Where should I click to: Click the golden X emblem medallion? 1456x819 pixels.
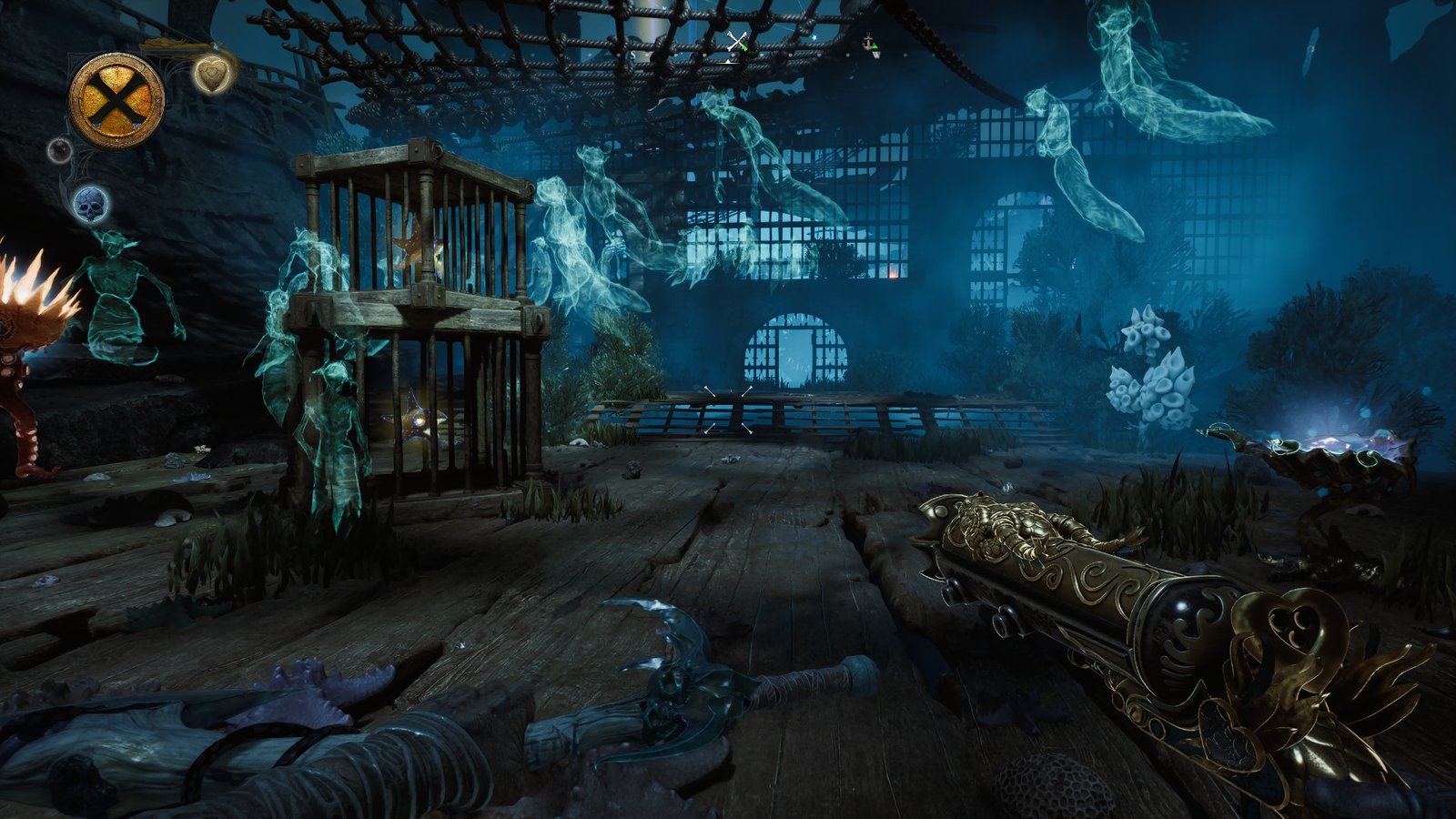(x=116, y=98)
